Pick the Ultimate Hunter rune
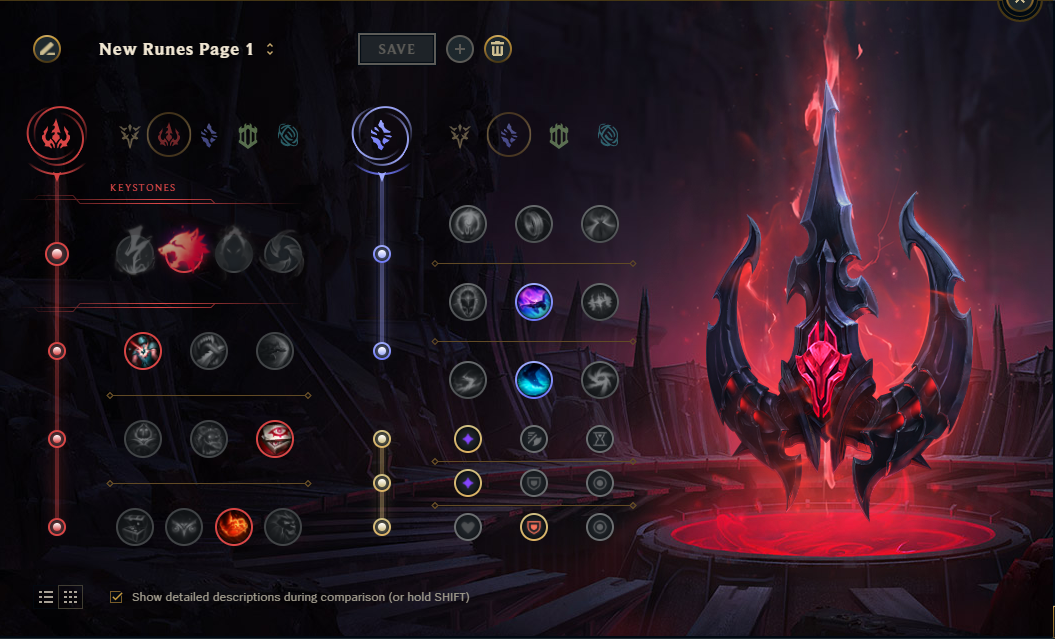The height and width of the screenshot is (639, 1055). coord(283,527)
